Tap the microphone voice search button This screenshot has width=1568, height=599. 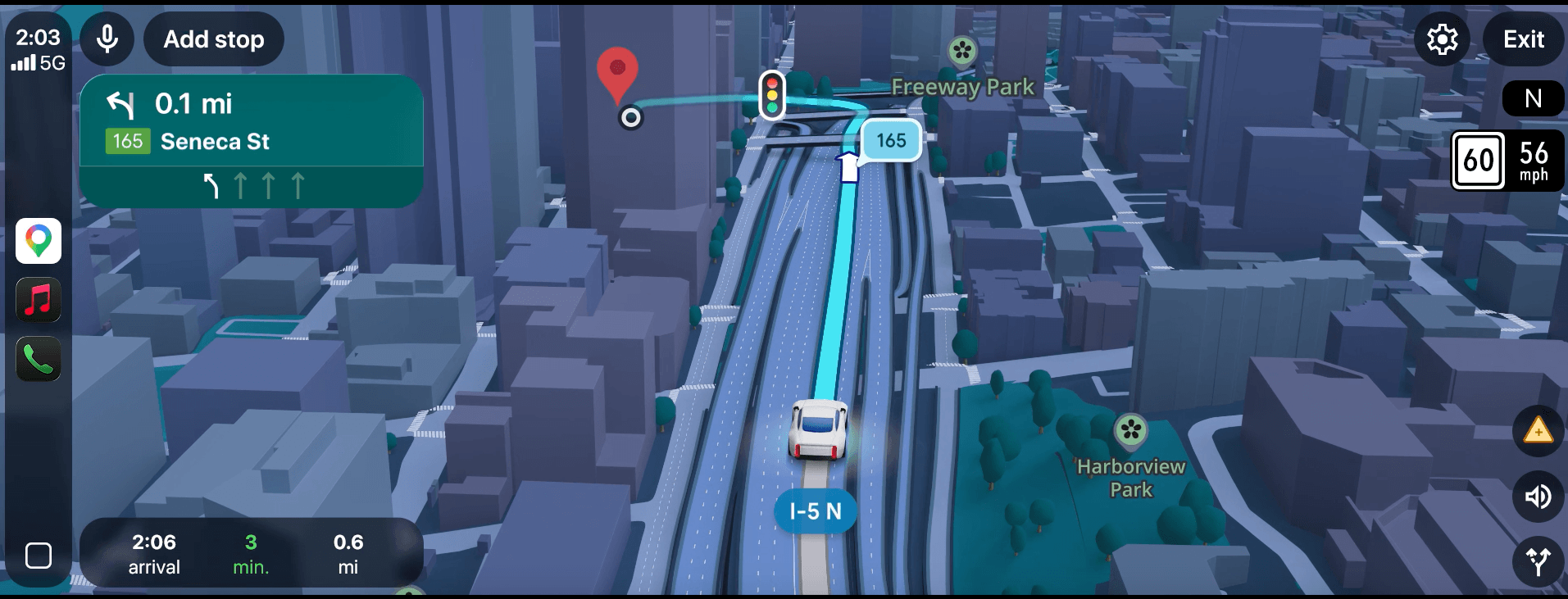click(107, 39)
